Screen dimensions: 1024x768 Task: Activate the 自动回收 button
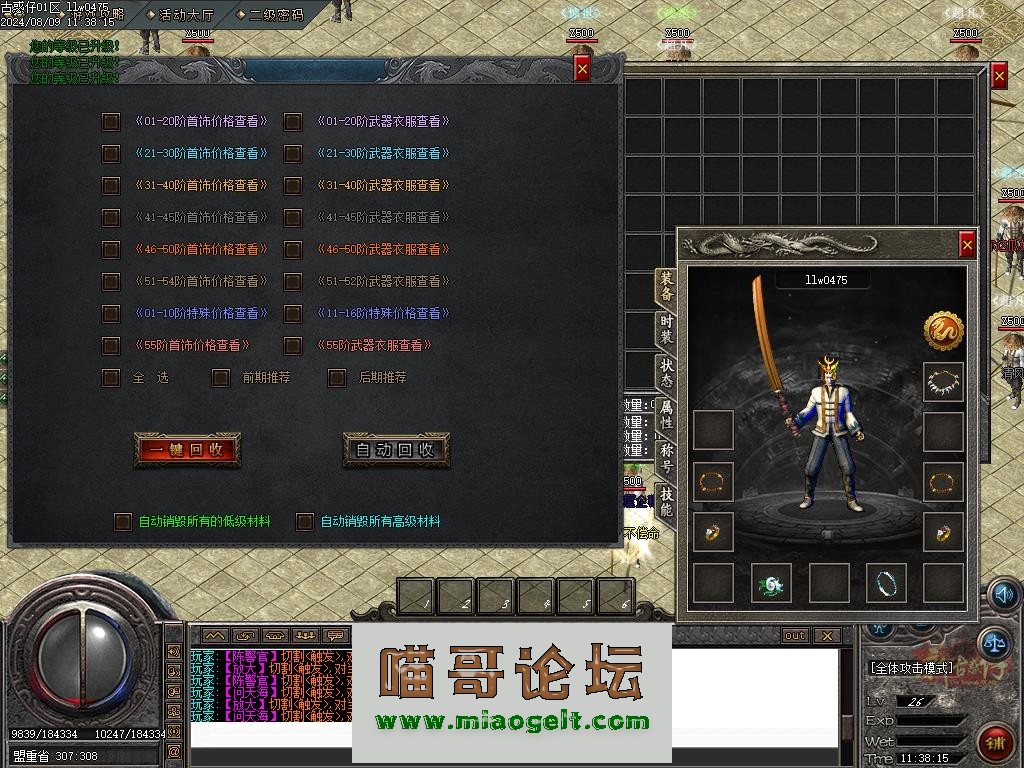[x=396, y=450]
